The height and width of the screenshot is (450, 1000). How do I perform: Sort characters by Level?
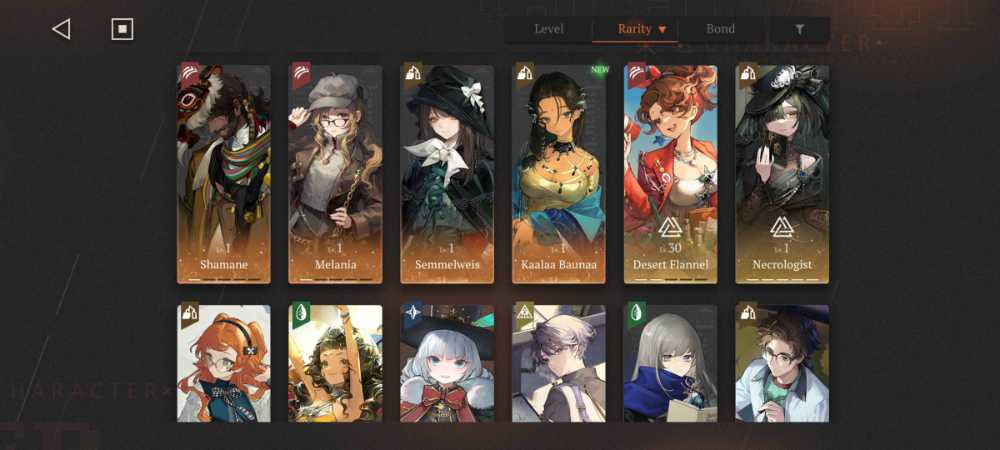tap(548, 29)
